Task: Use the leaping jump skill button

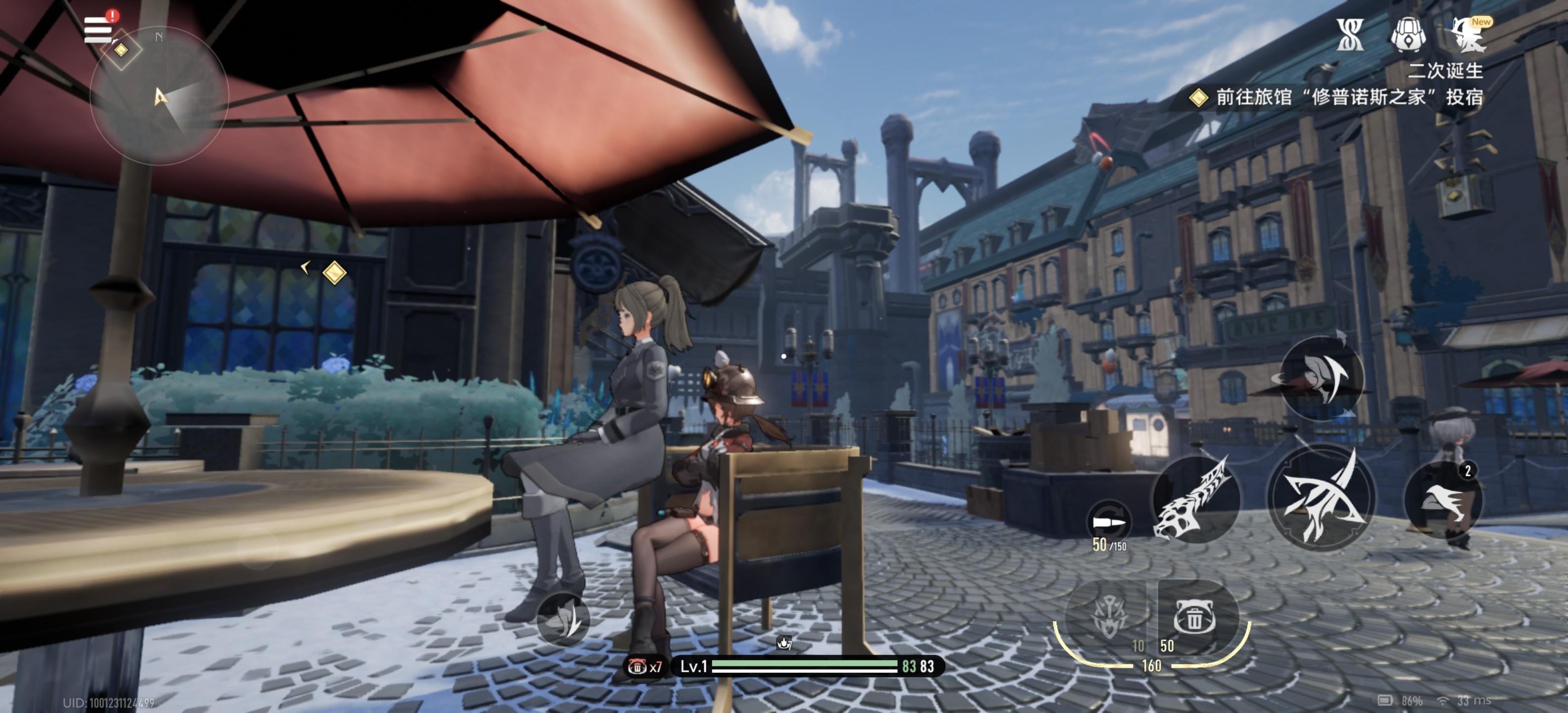Action: point(1321,377)
